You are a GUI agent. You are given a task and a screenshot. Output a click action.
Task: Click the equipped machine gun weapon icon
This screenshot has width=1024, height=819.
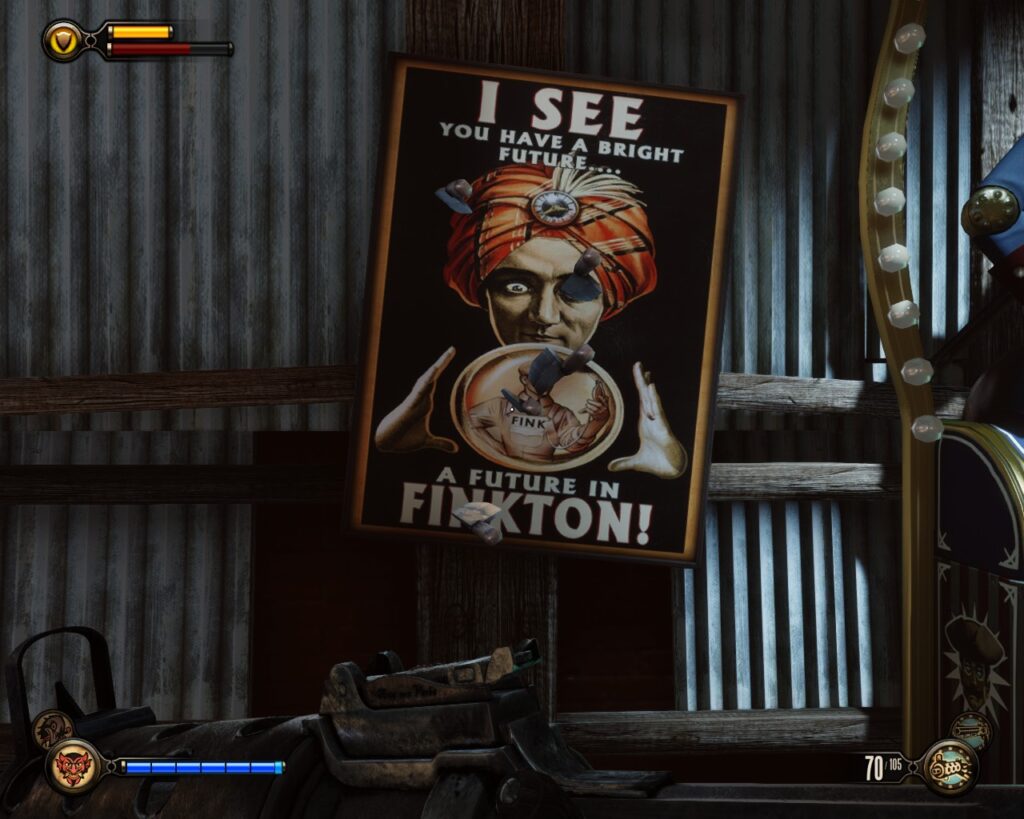[x=949, y=767]
